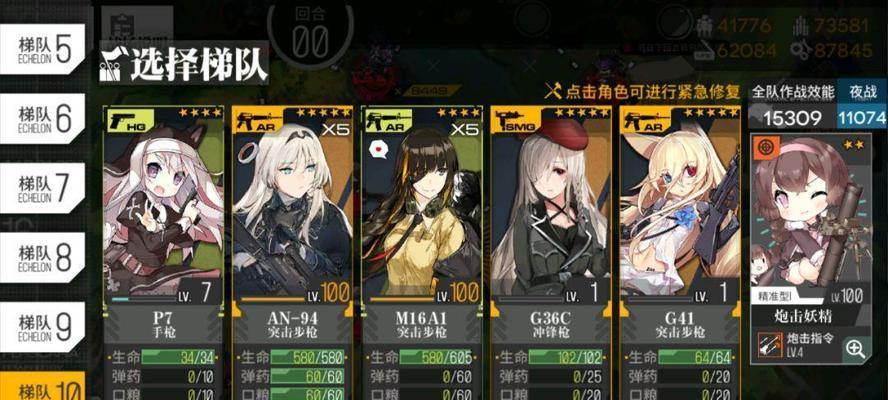Choose the Echelon 8 tab
This screenshot has width=888, height=400.
[42, 257]
